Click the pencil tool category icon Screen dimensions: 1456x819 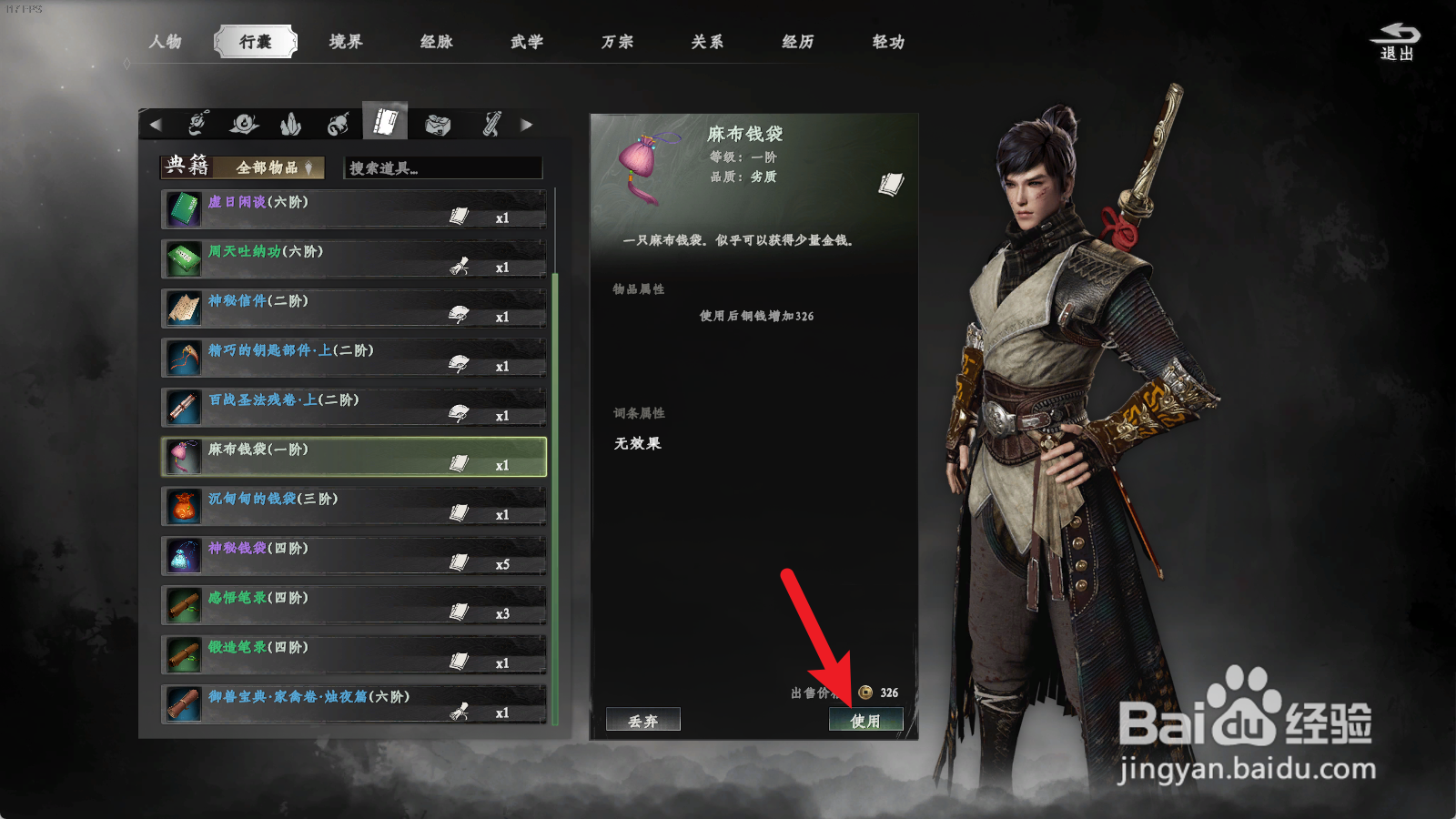(x=491, y=125)
